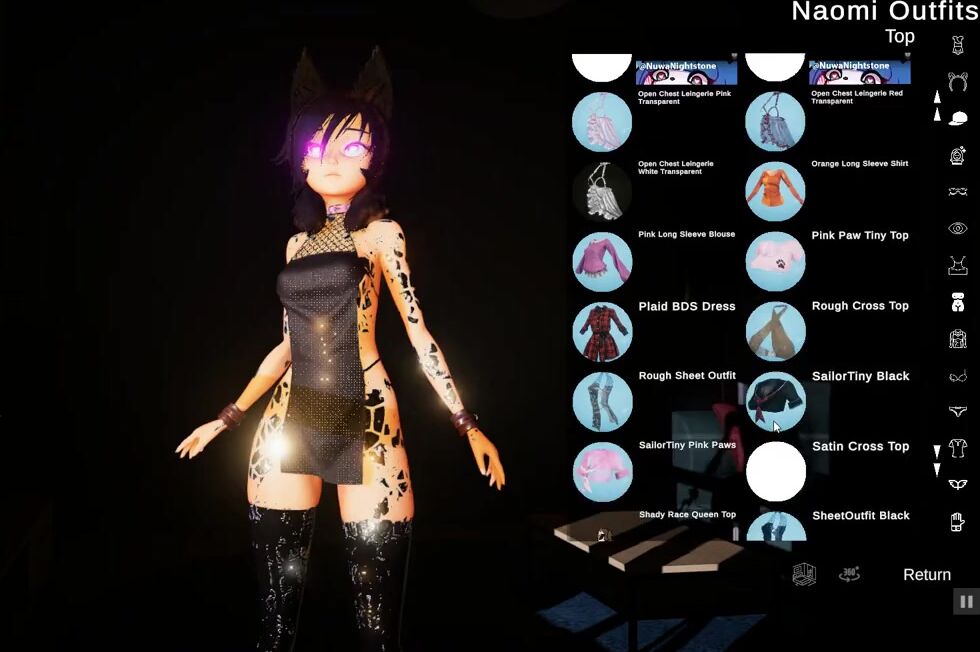Equip the Plaid BDS Dress
This screenshot has width=980, height=652.
(x=602, y=332)
